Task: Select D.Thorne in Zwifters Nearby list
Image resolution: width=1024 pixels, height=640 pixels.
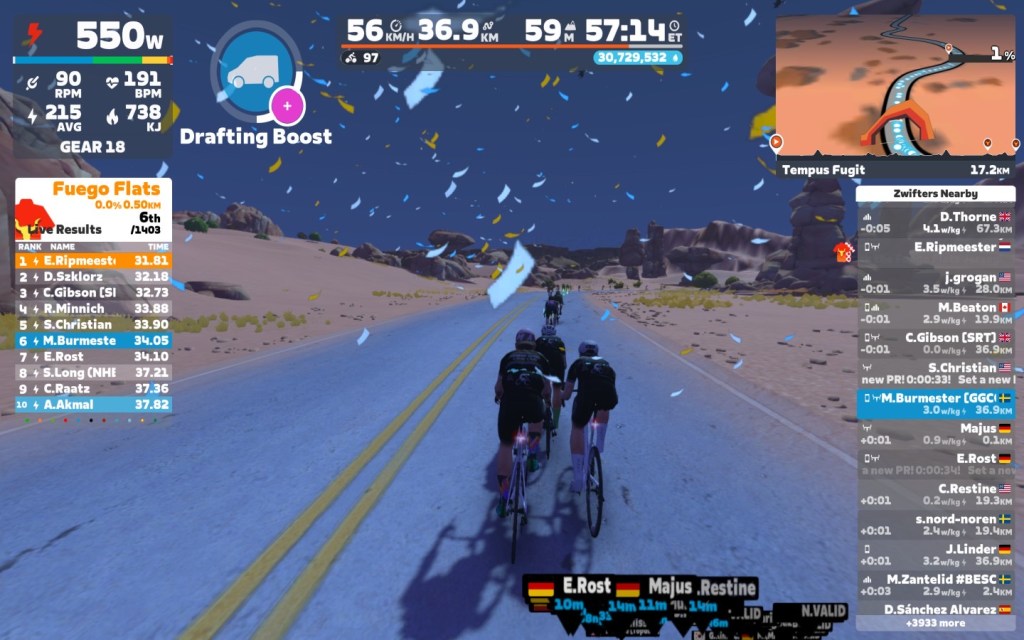Action: pyautogui.click(x=936, y=222)
